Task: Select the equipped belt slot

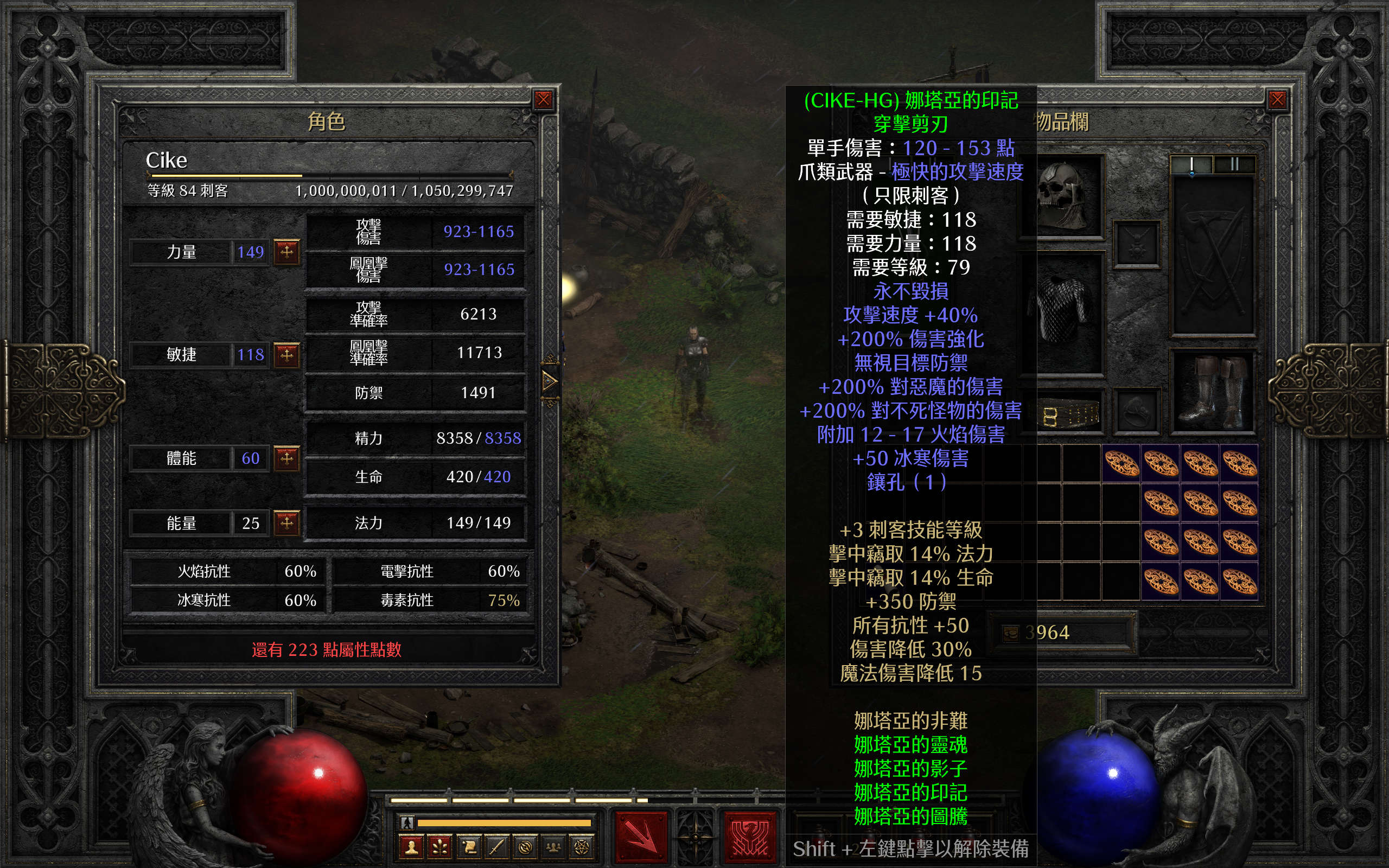Action: pyautogui.click(x=1069, y=414)
